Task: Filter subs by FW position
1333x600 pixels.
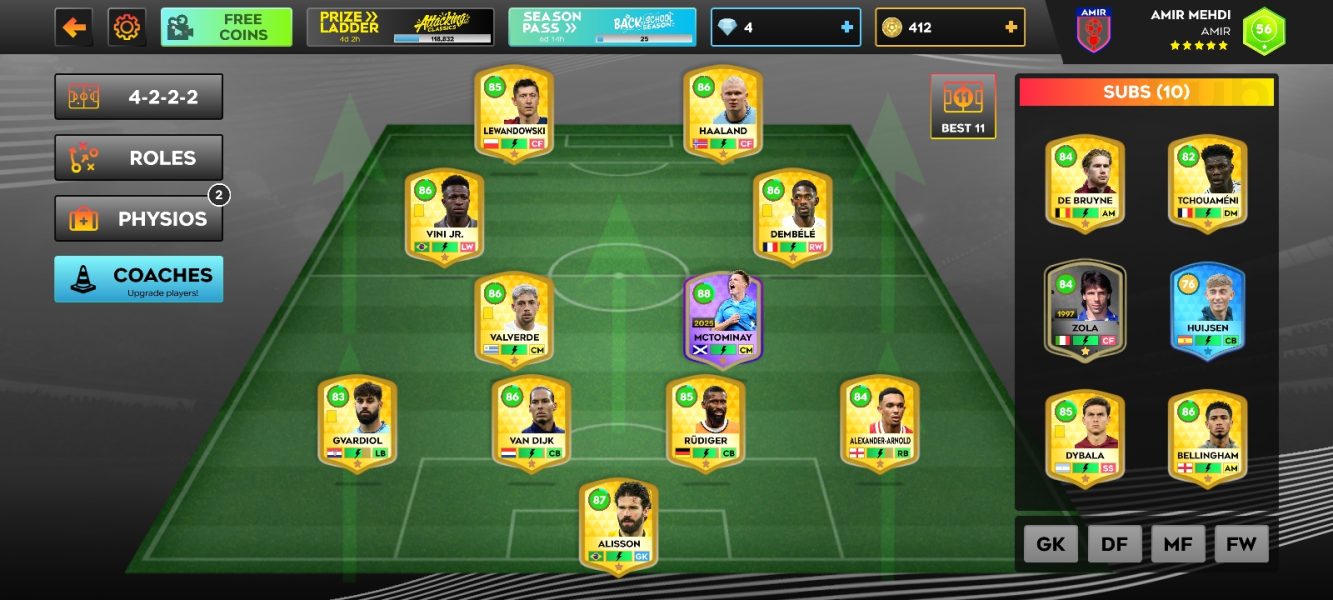Action: (1241, 544)
